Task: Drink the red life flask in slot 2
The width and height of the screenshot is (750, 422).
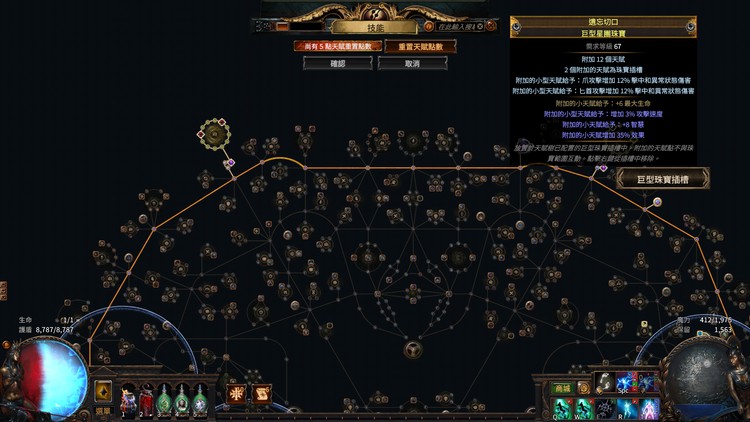Action: (x=146, y=400)
